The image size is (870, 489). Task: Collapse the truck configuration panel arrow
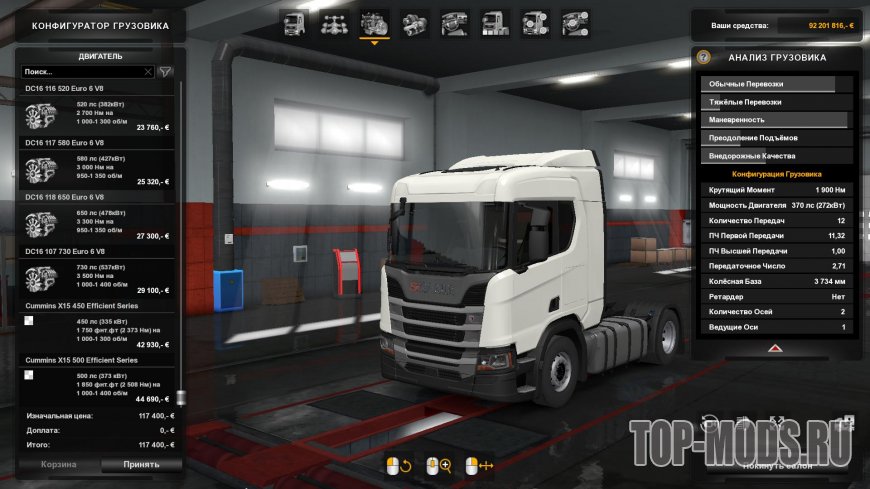point(775,348)
